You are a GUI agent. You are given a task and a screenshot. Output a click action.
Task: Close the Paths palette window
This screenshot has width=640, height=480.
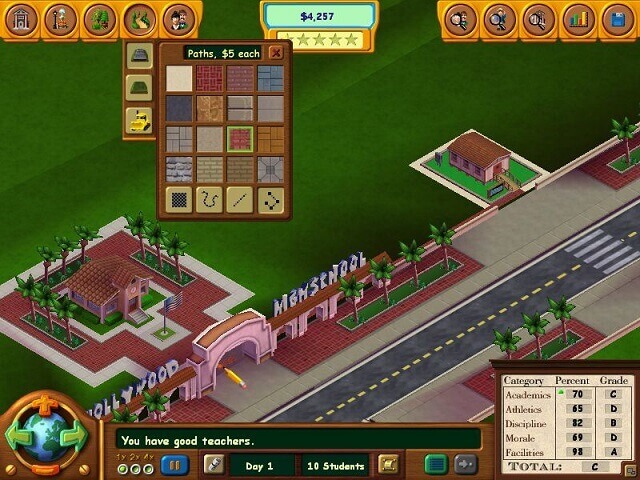(x=276, y=52)
